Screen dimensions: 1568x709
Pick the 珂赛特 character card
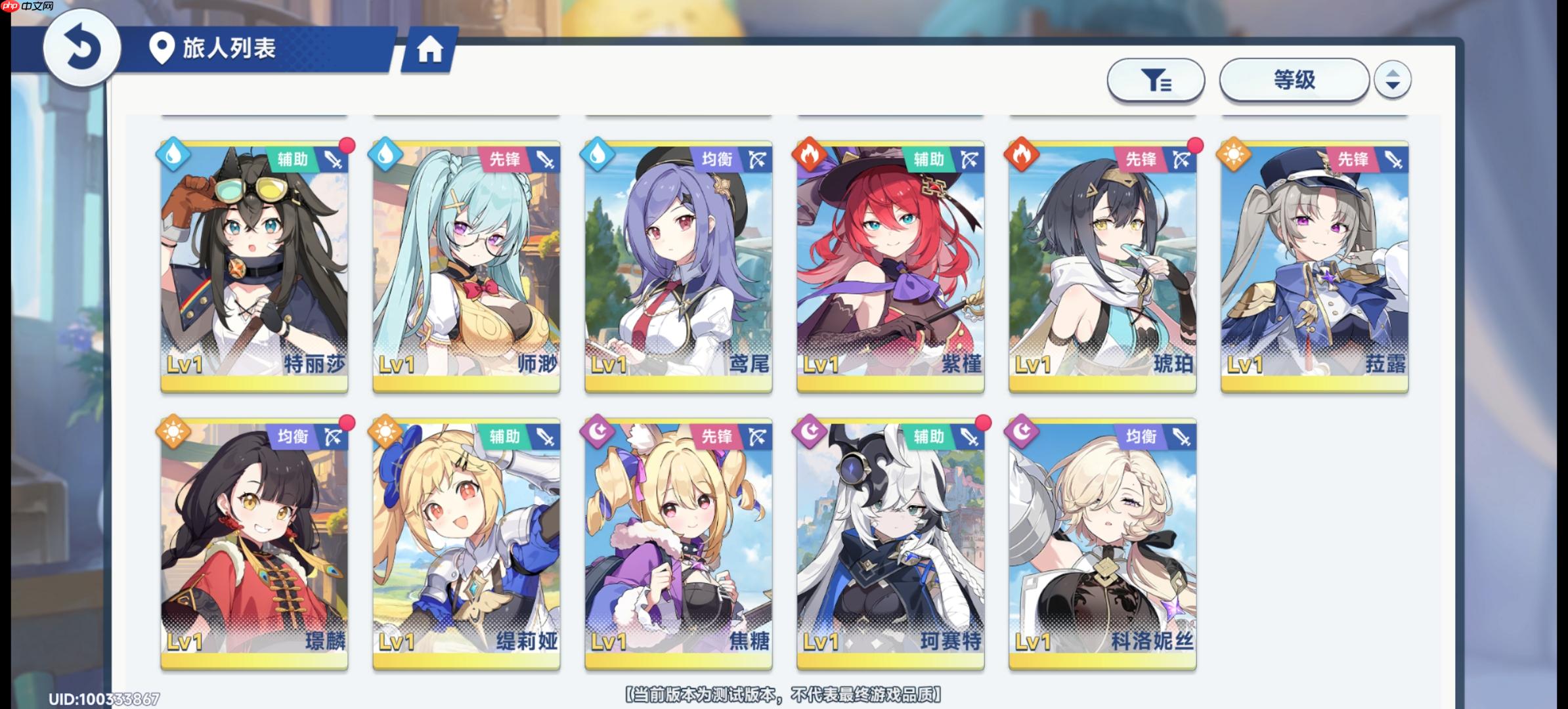890,544
